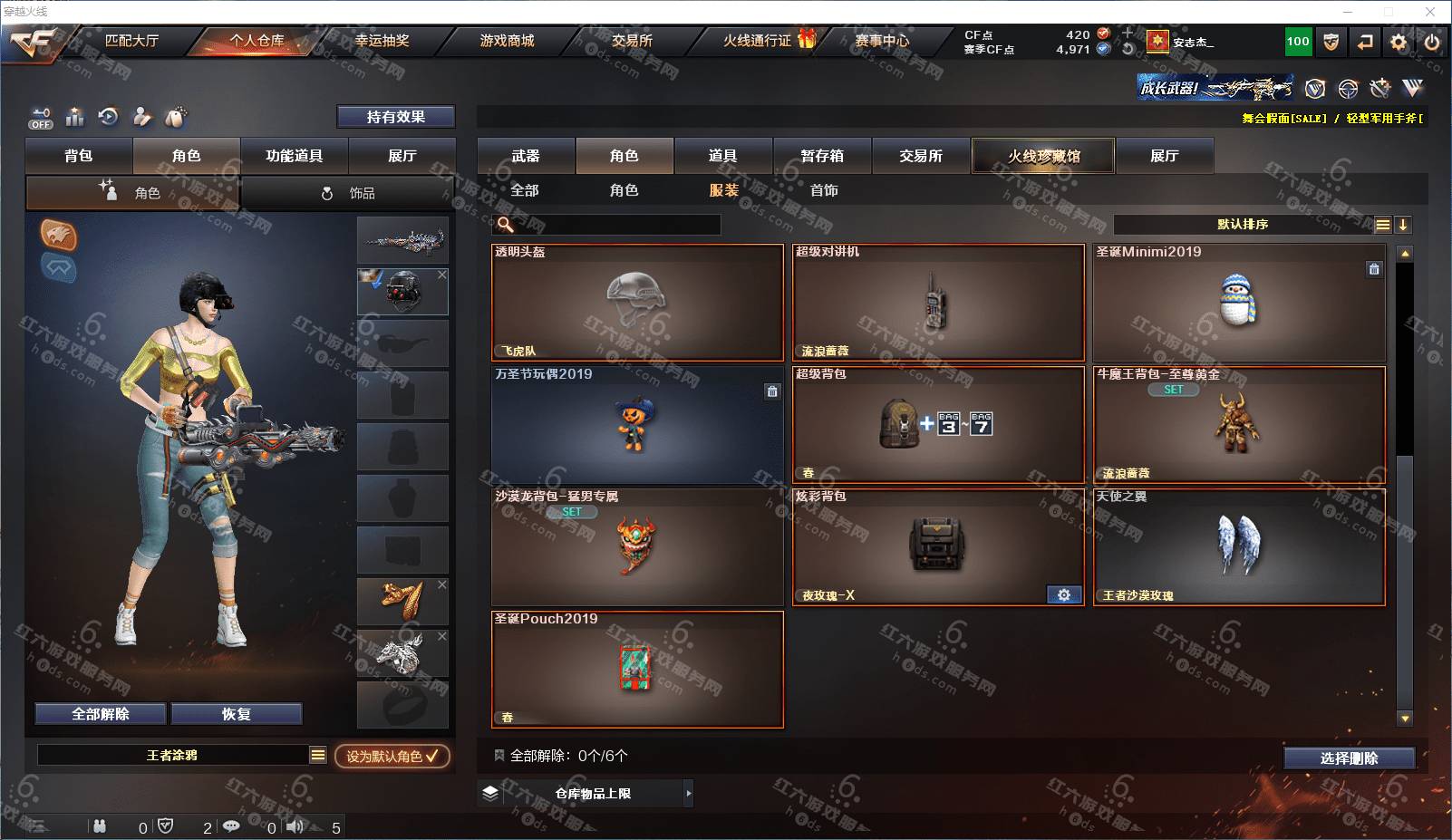The image size is (1452, 840).
Task: Click the 恢复 restore button
Action: (236, 714)
